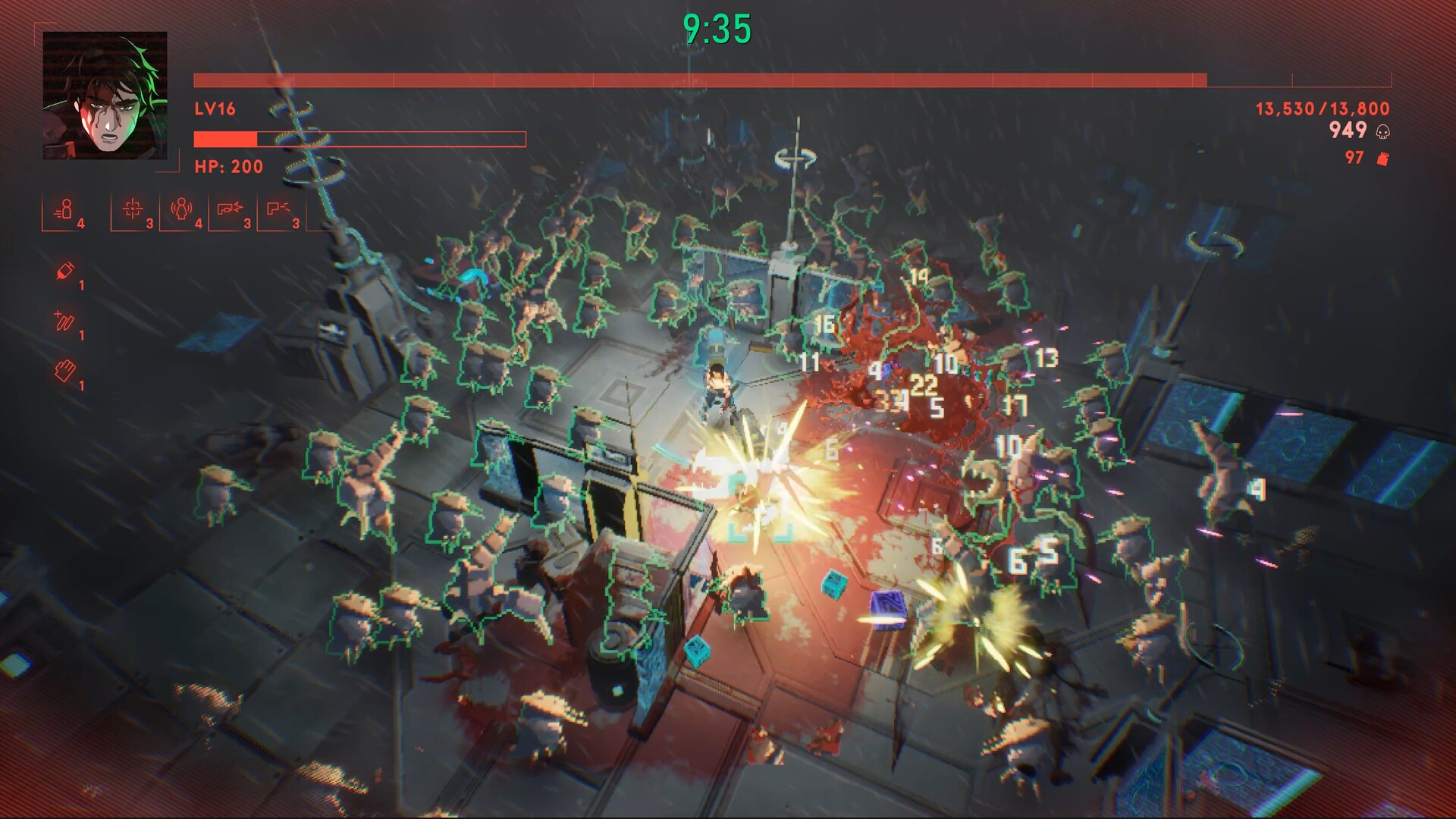Fire the rightmost gun ability icon
The image size is (1456, 819).
tap(278, 209)
